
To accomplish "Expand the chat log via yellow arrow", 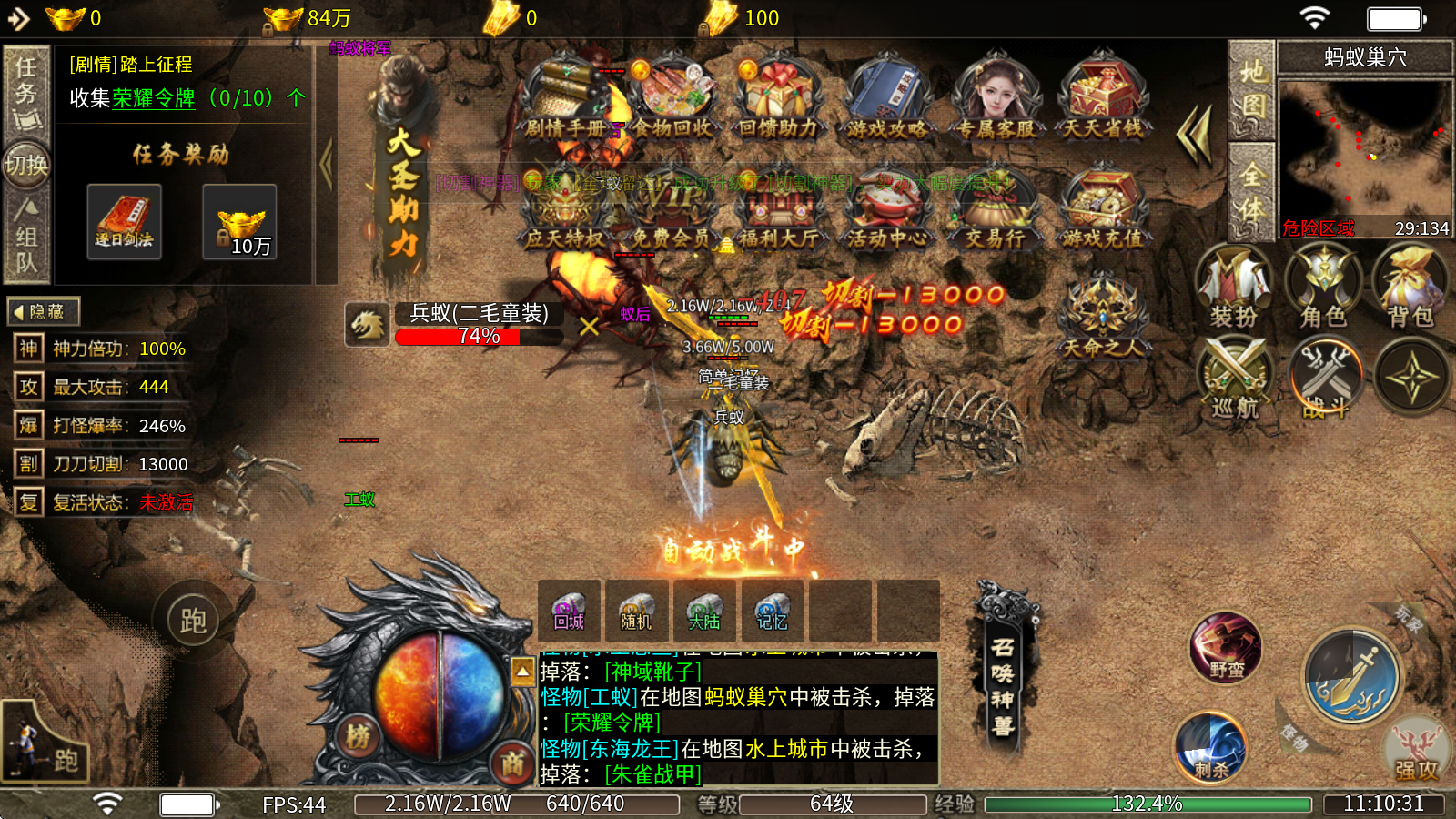I will coord(521,671).
